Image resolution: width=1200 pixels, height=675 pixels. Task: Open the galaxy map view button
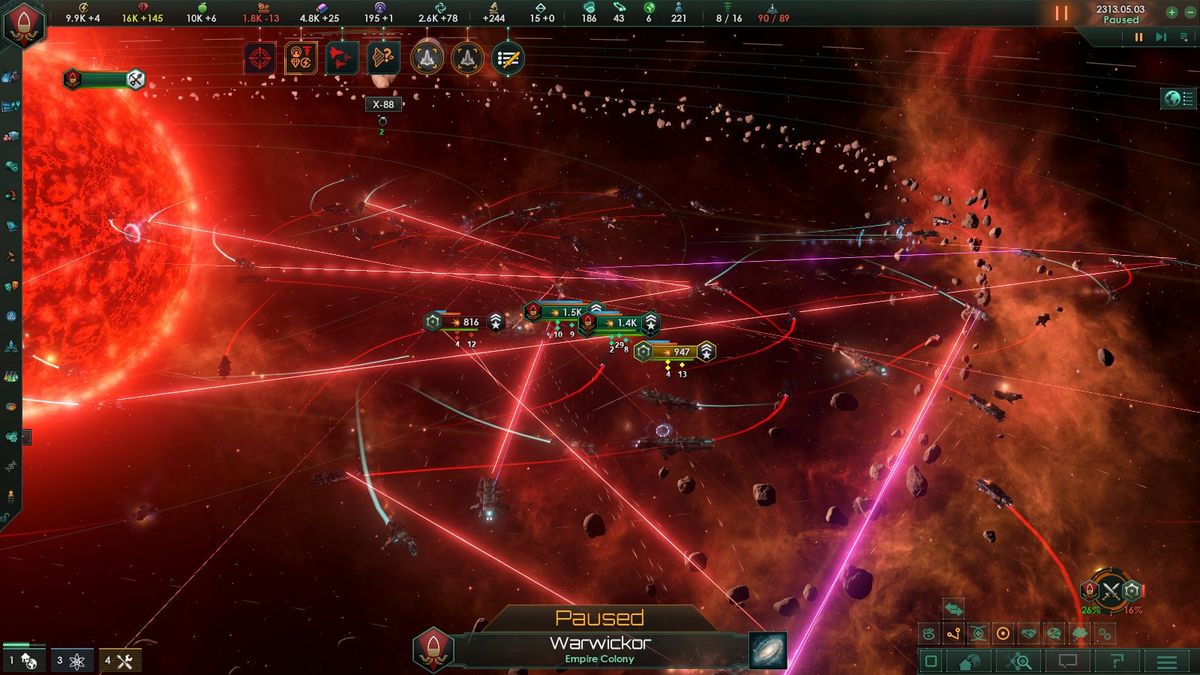[x=768, y=650]
